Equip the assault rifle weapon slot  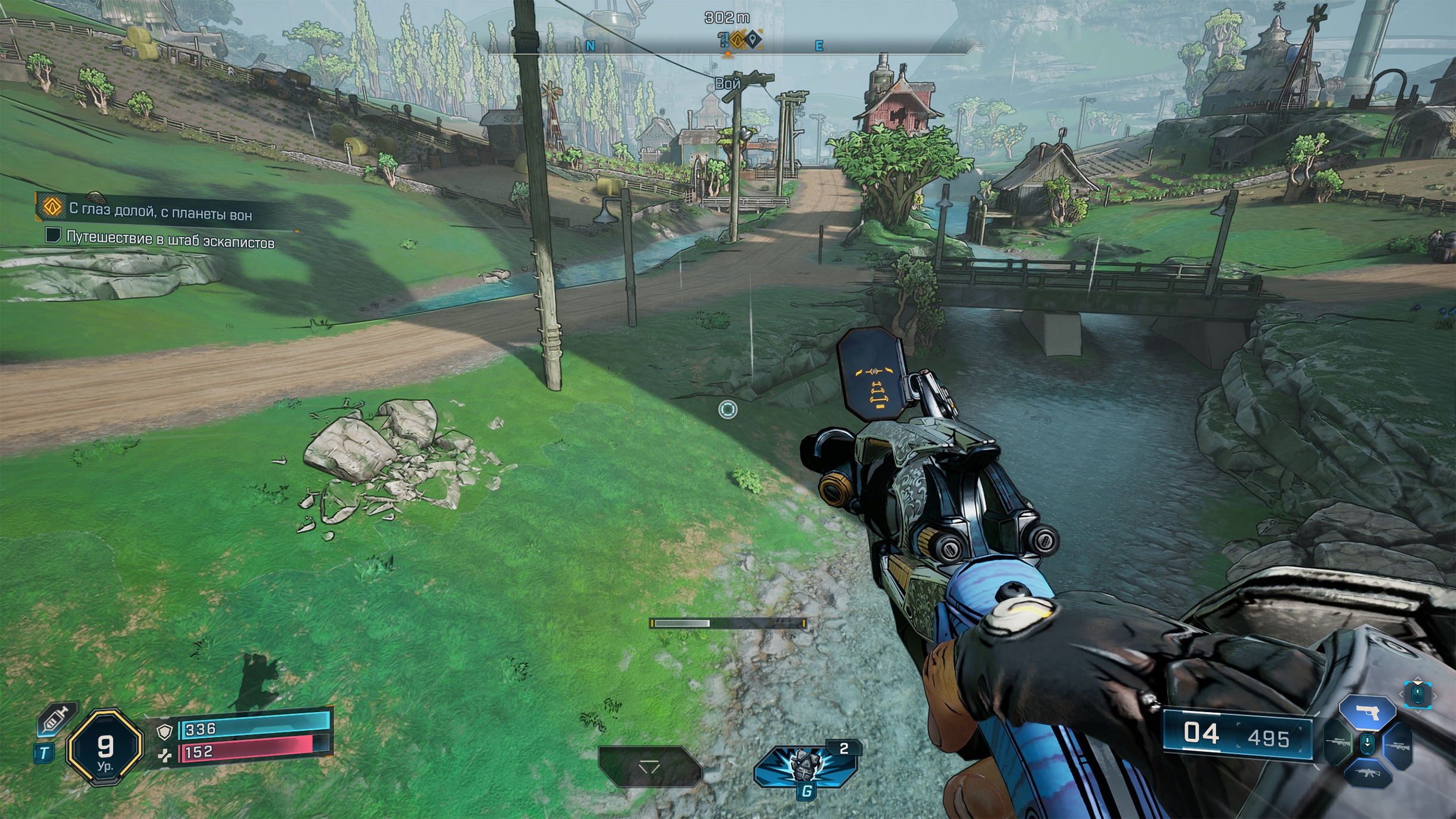1367,774
